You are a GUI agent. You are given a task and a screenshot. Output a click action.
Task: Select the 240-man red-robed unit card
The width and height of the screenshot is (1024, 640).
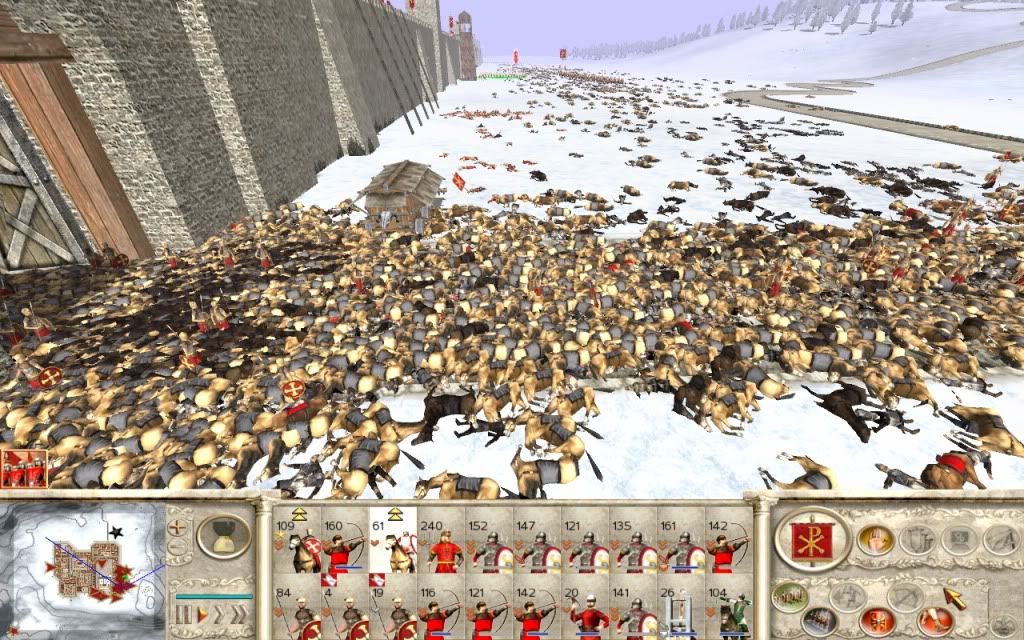point(441,545)
